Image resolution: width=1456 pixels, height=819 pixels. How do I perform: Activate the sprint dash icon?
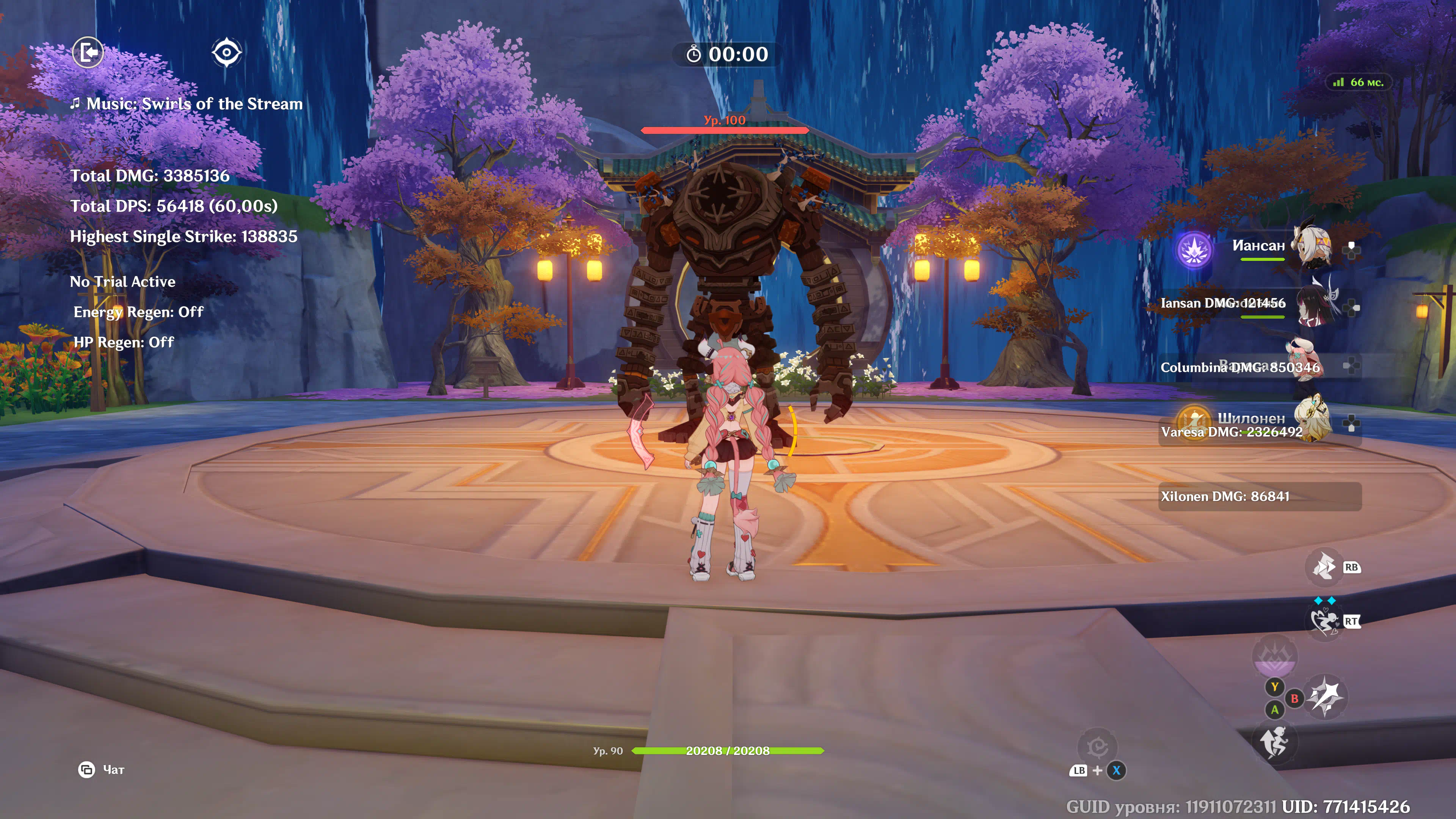click(1324, 567)
